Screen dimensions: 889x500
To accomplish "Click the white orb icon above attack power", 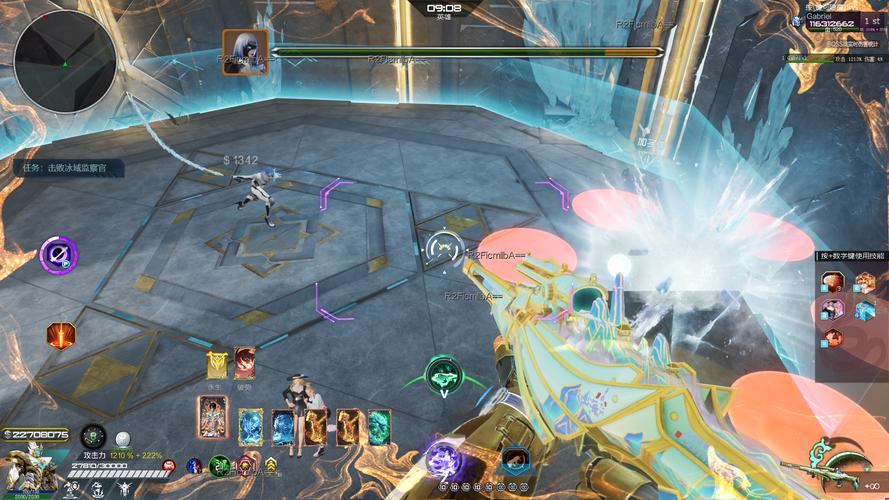I will pos(122,438).
